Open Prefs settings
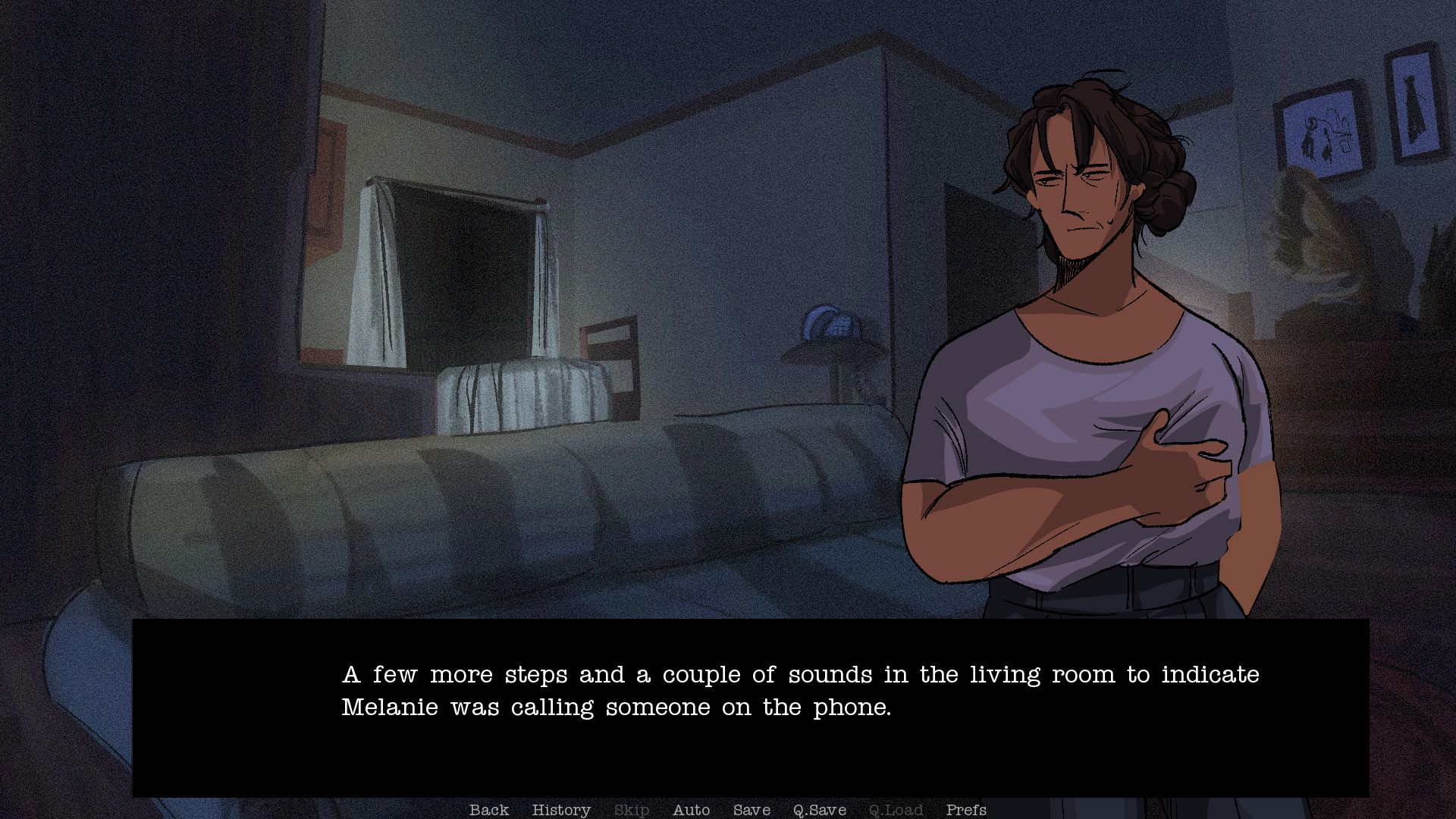1456x819 pixels. [x=965, y=810]
